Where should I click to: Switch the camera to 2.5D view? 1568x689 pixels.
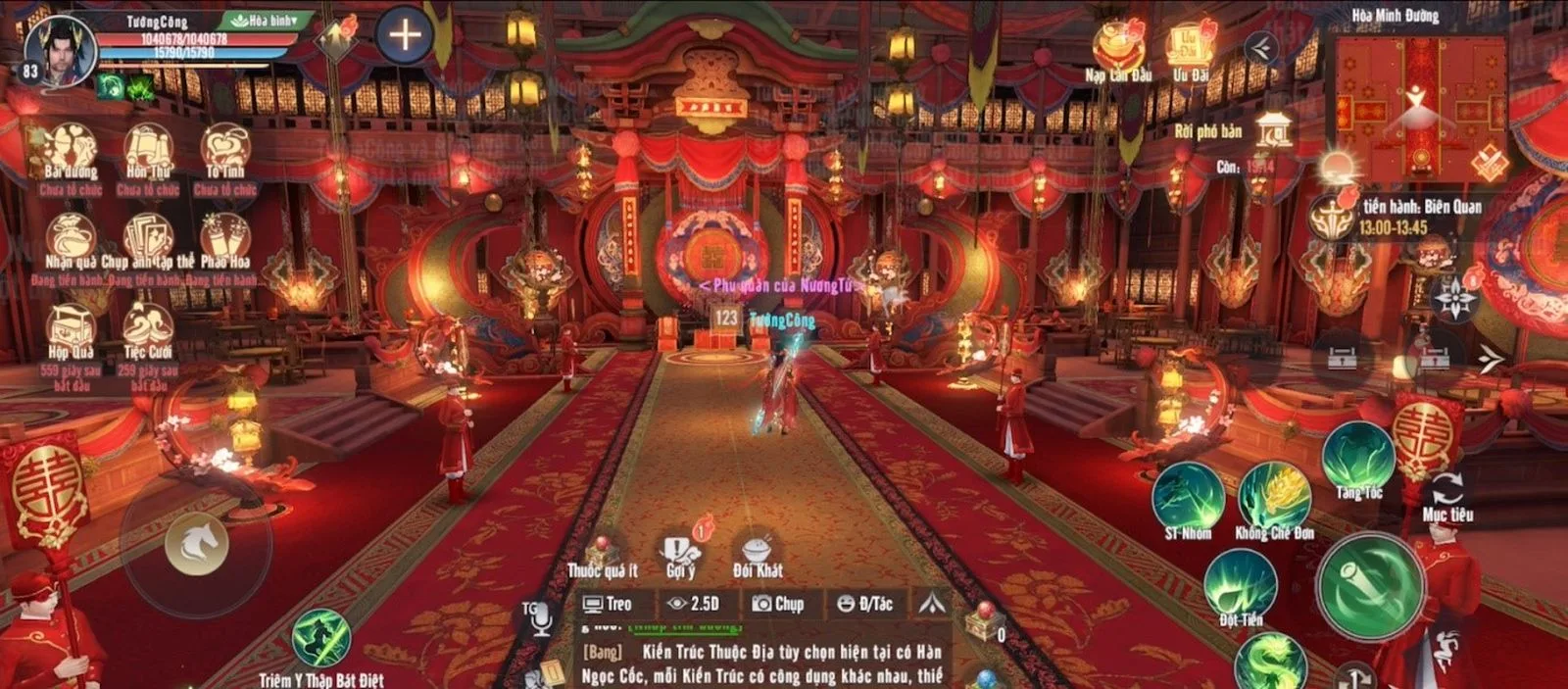(693, 604)
